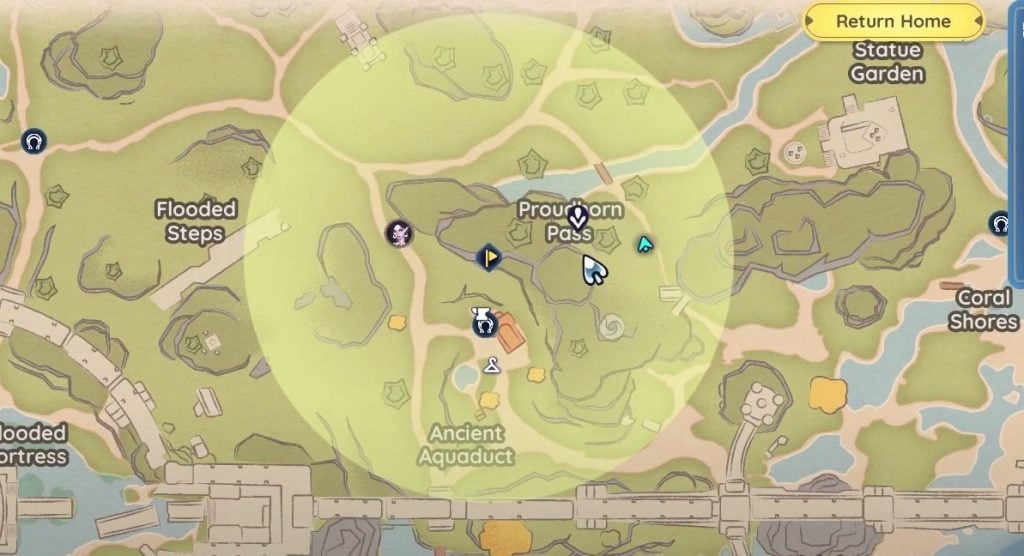Select the horseshoe marker beside the orange building

[484, 323]
